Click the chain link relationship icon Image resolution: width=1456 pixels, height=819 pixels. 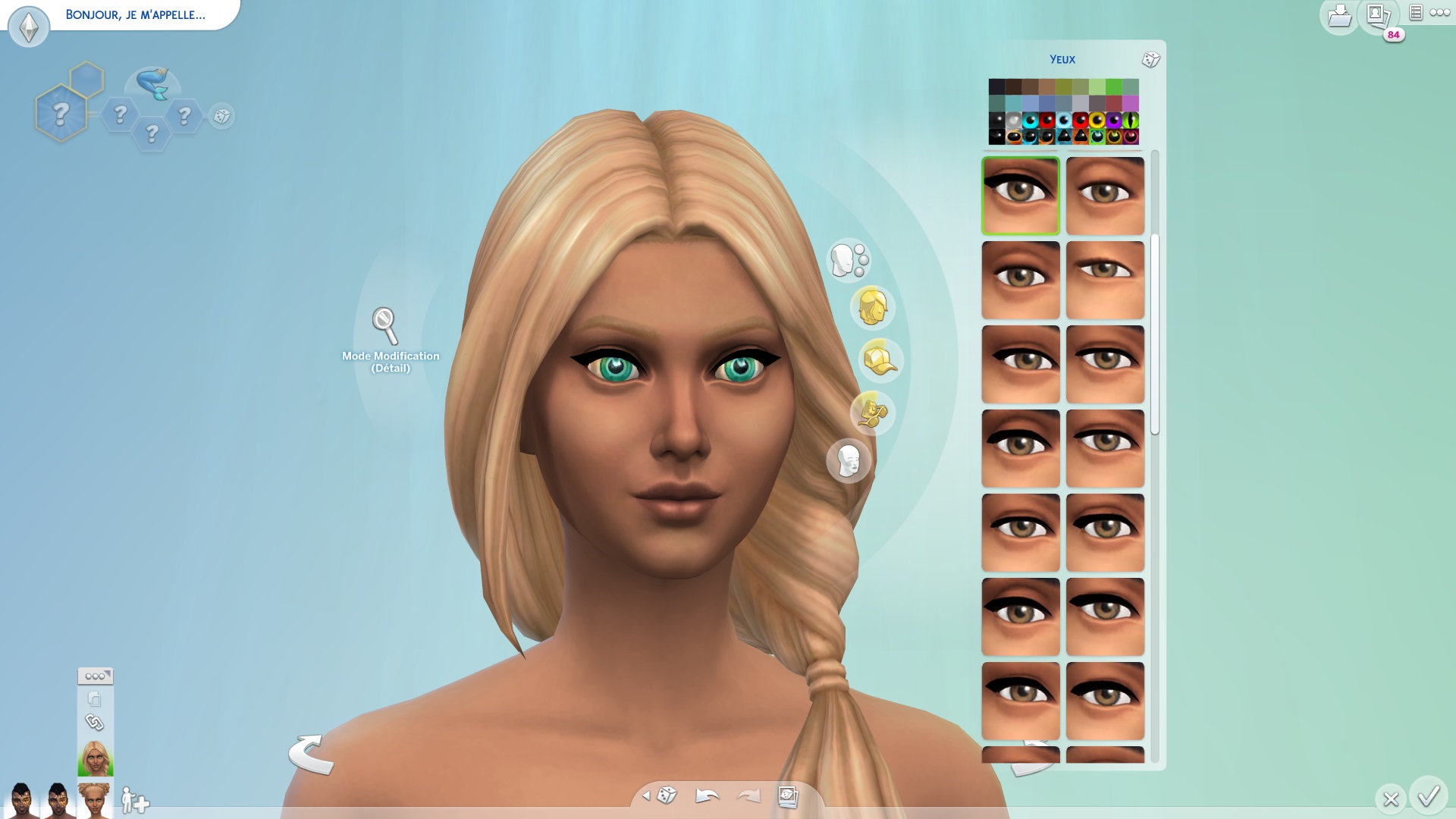95,722
